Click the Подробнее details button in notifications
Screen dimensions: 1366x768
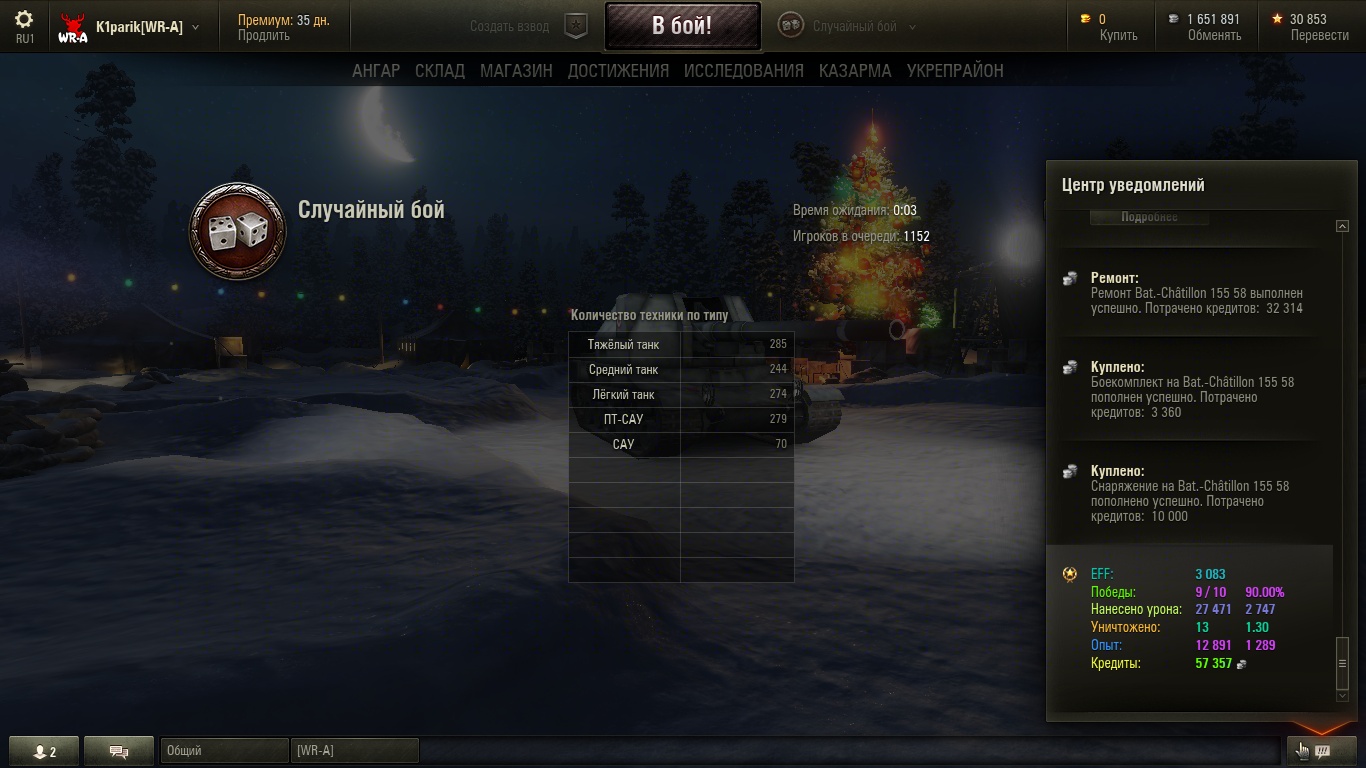(1149, 217)
